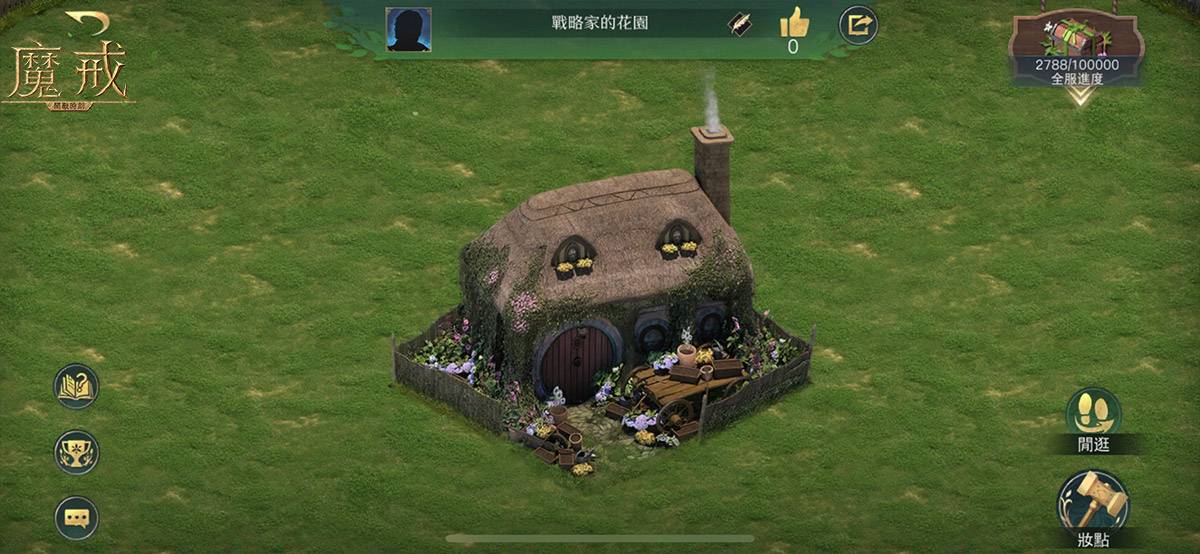Image resolution: width=1200 pixels, height=554 pixels.
Task: Share the garden via the share button
Action: tap(858, 25)
